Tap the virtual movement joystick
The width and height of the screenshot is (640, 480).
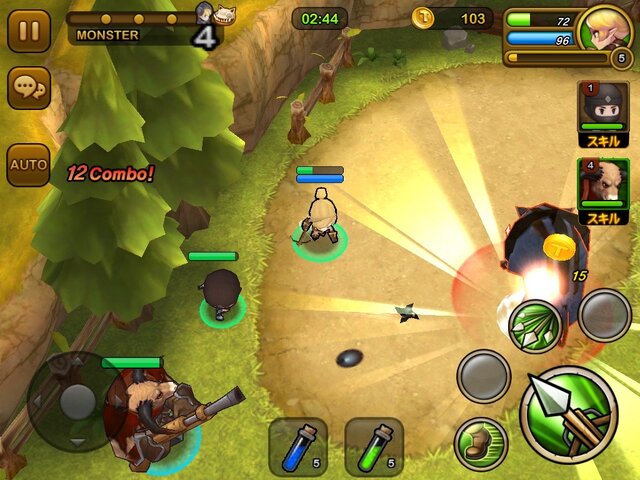tap(76, 401)
